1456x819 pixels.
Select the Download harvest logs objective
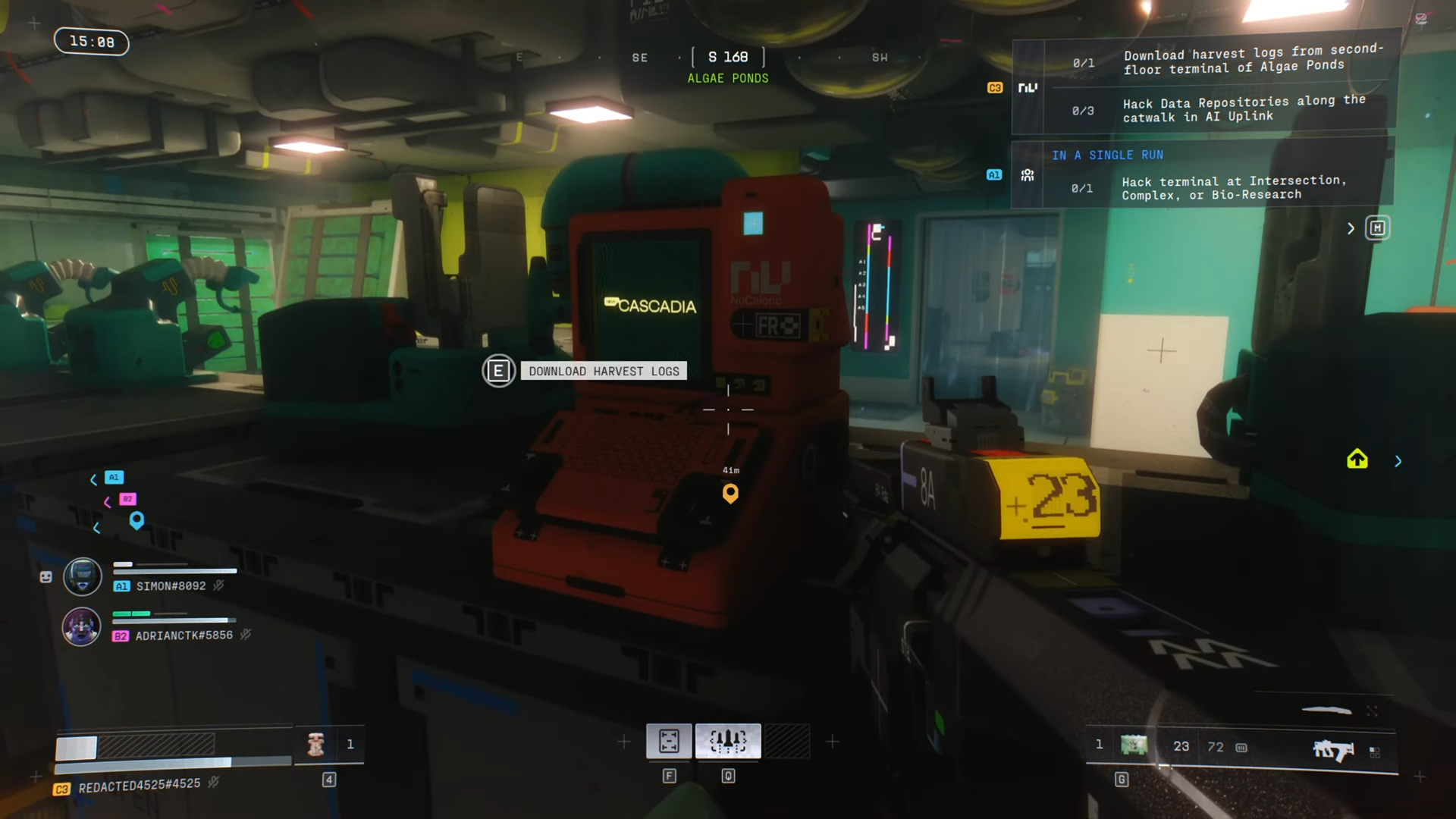point(1251,61)
